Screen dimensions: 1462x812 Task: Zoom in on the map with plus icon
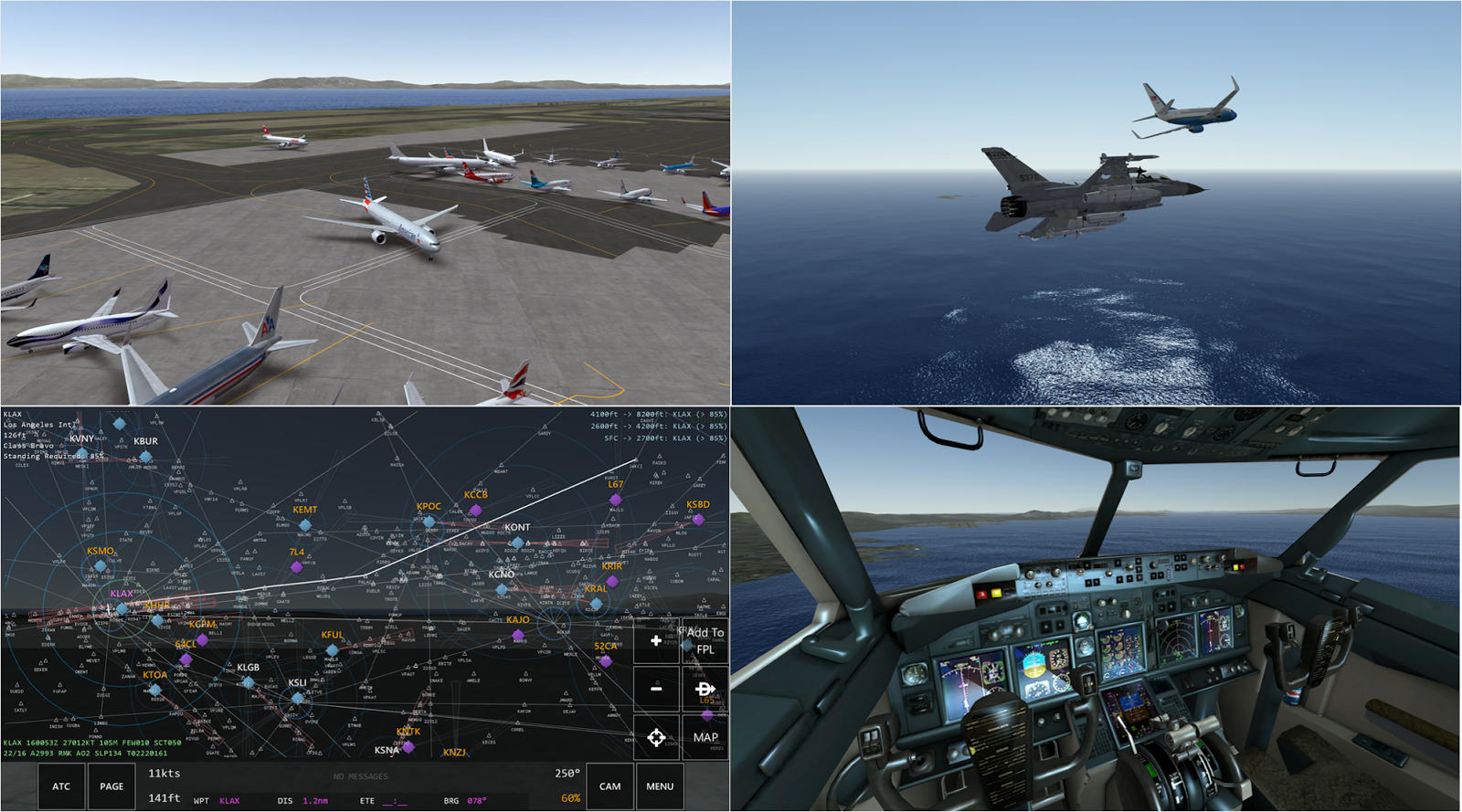pos(656,640)
